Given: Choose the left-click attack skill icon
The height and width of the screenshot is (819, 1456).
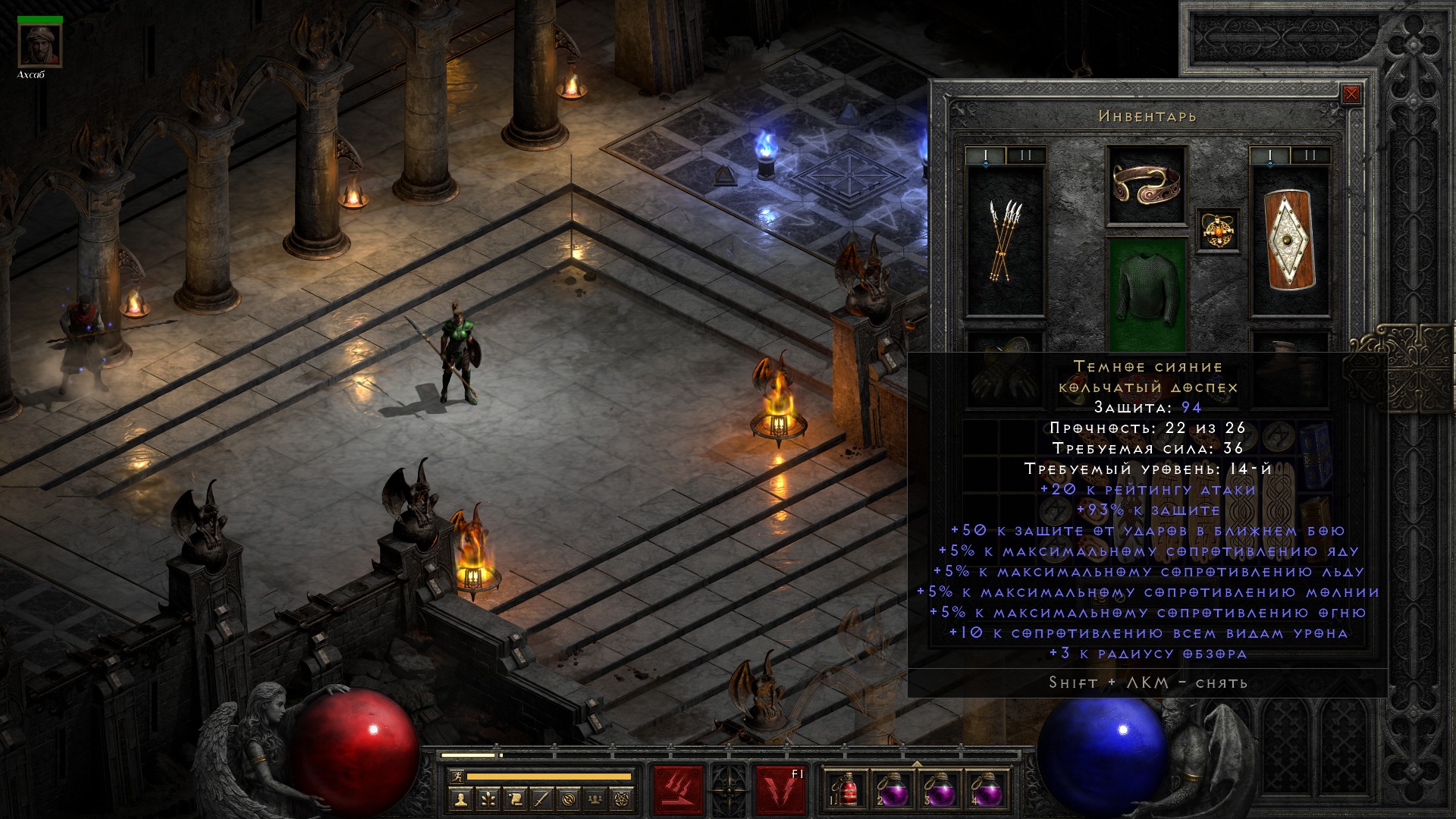Looking at the screenshot, I should pyautogui.click(x=678, y=789).
